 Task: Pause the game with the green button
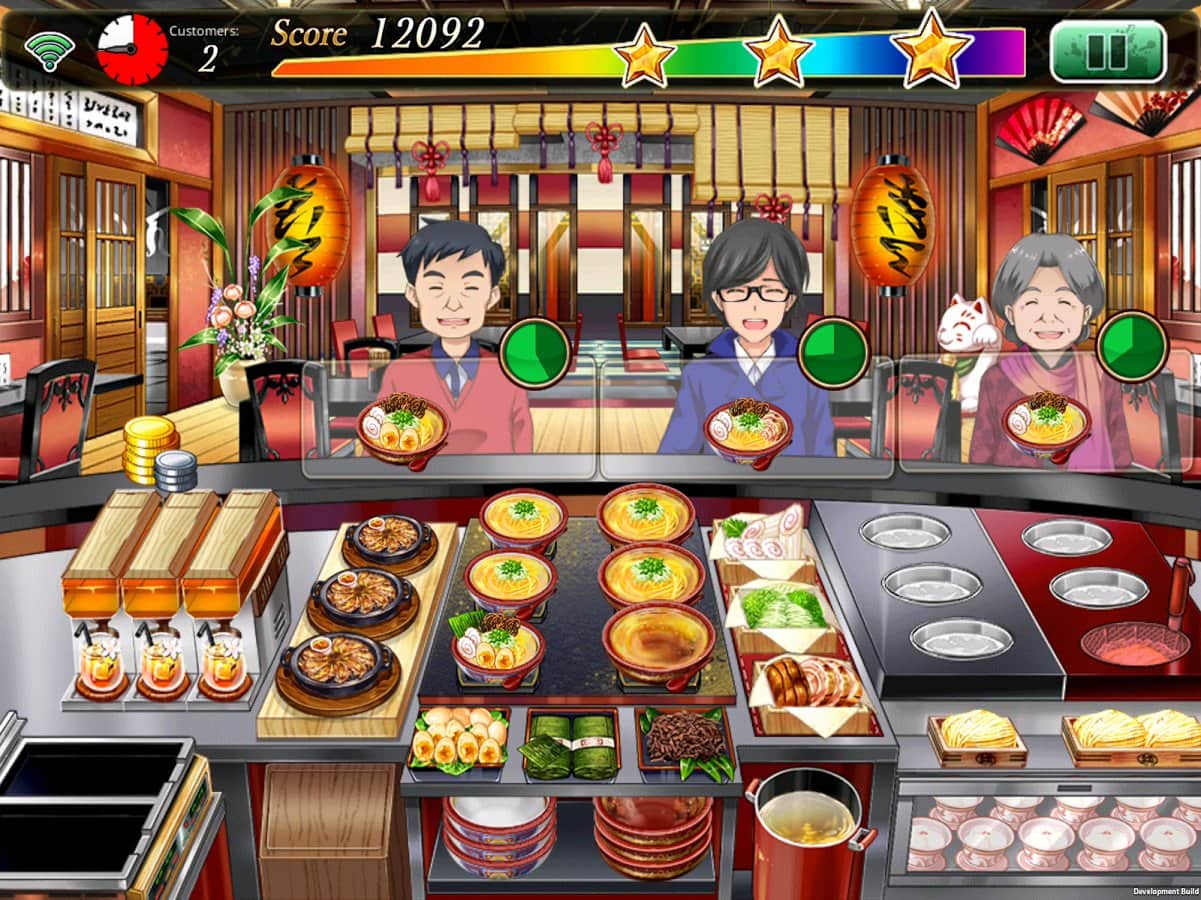pos(1107,51)
